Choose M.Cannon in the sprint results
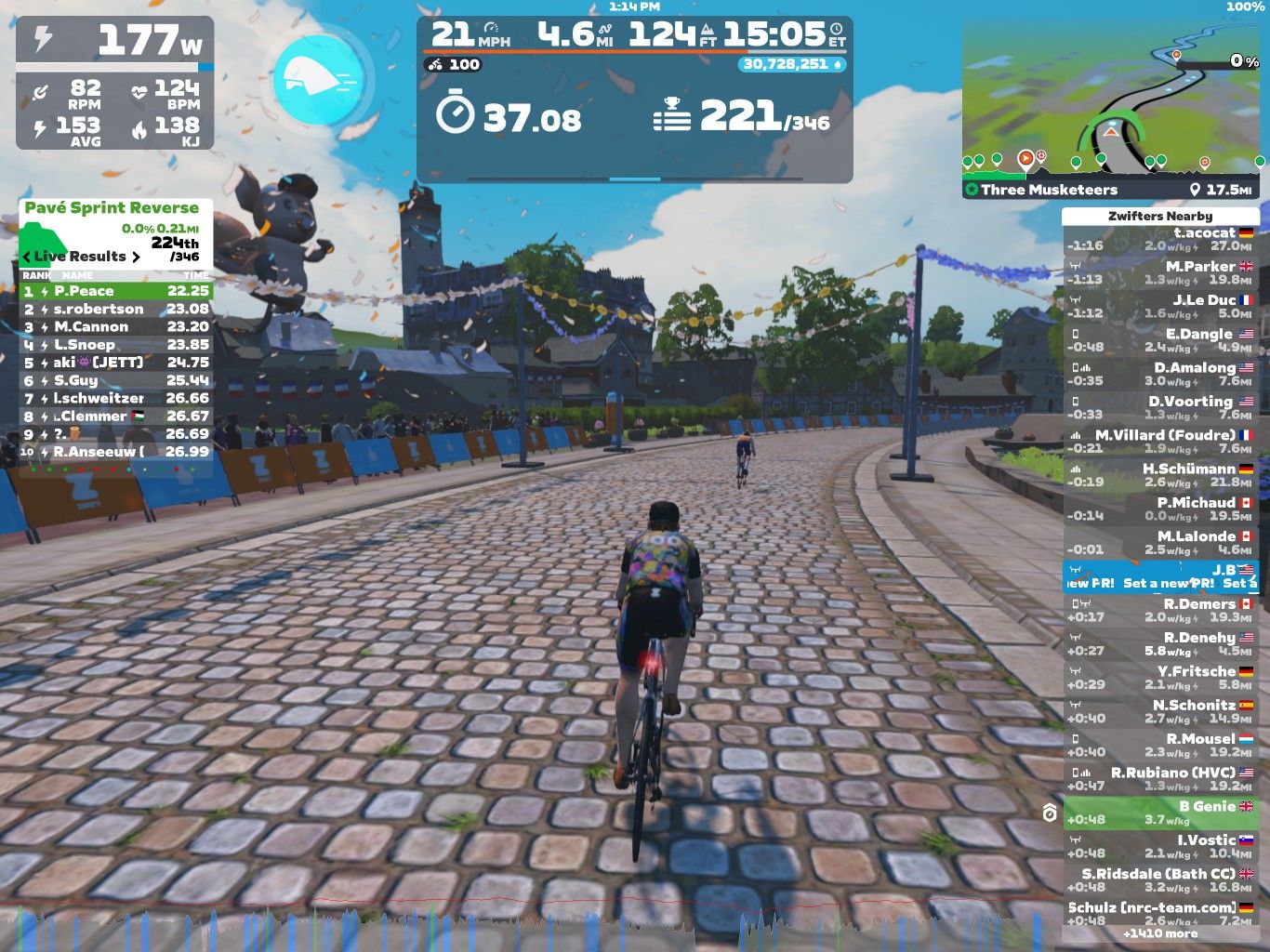The image size is (1270, 952). (116, 326)
